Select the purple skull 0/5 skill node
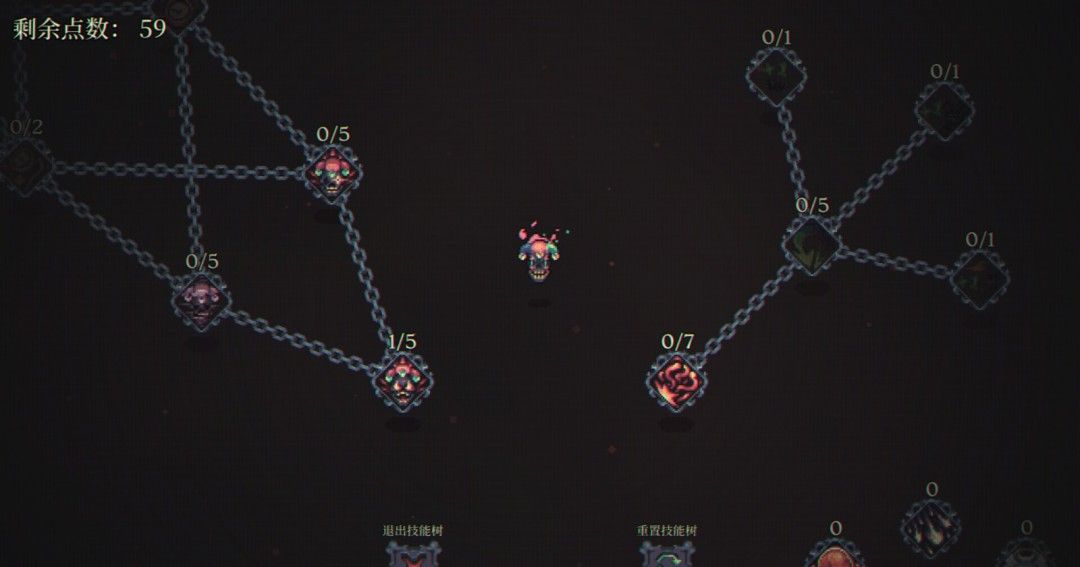This screenshot has height=567, width=1080. pyautogui.click(x=201, y=299)
